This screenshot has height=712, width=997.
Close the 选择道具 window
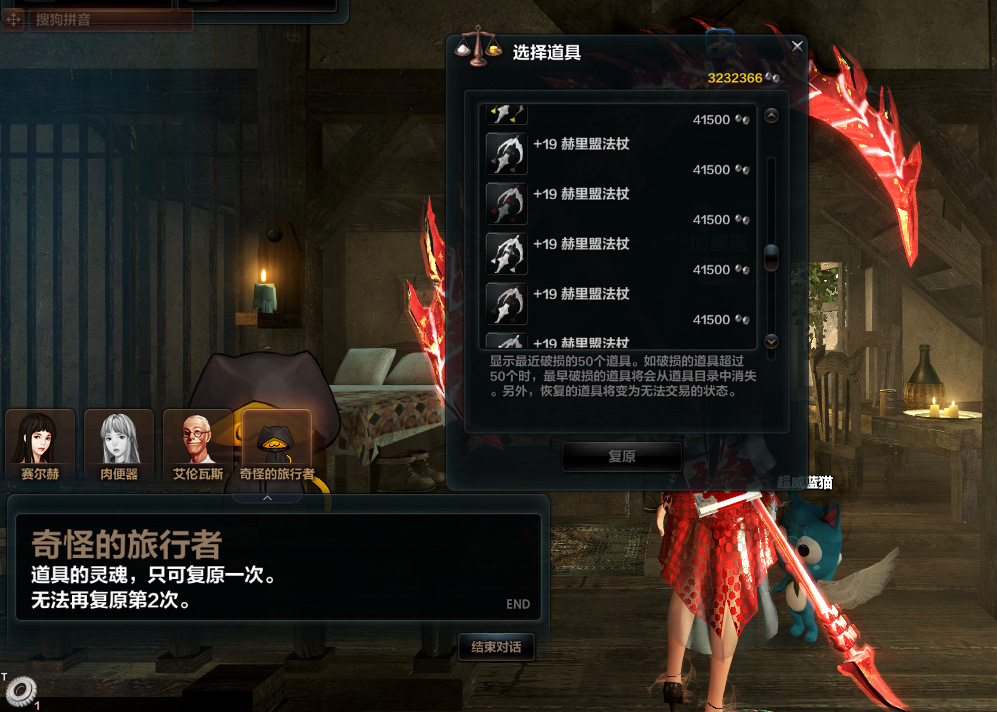797,46
